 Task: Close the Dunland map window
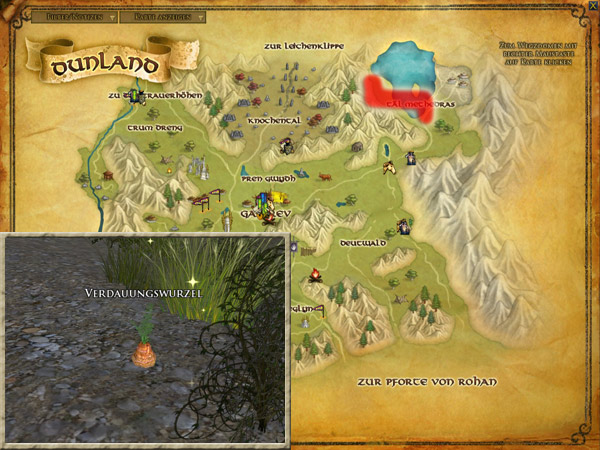[593, 6]
